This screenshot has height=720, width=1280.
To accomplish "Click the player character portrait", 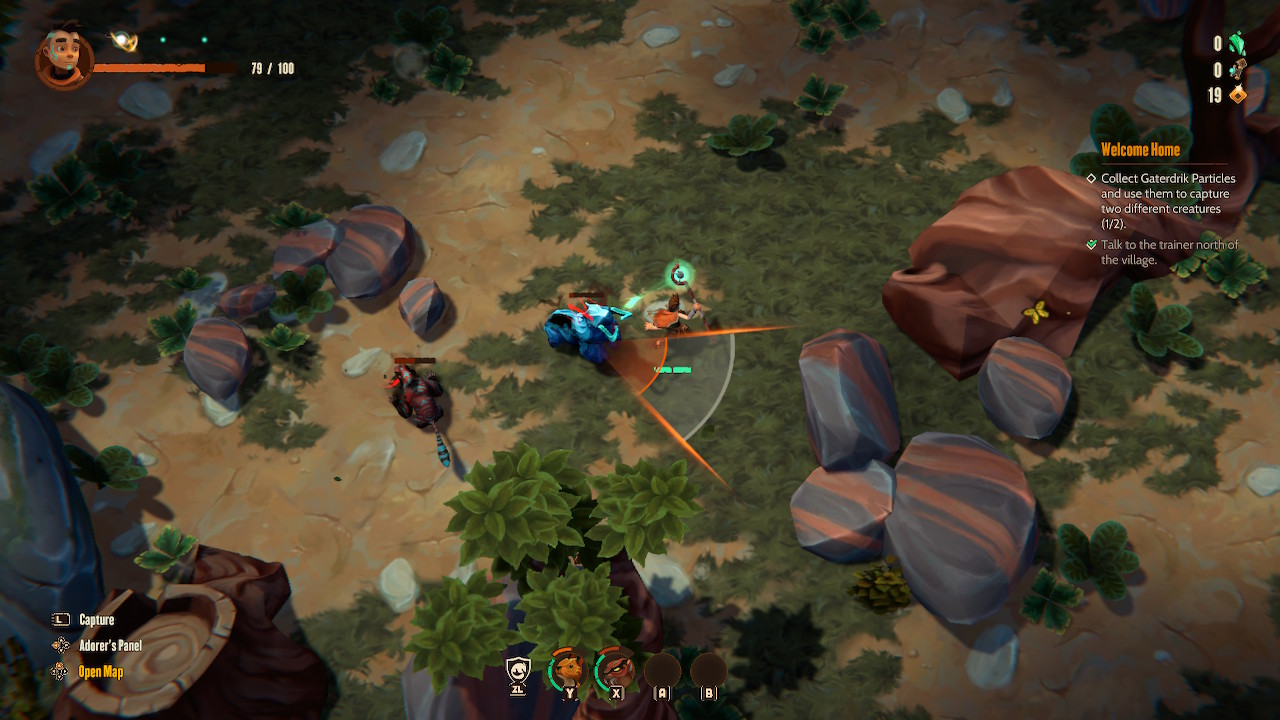I will (64, 58).
